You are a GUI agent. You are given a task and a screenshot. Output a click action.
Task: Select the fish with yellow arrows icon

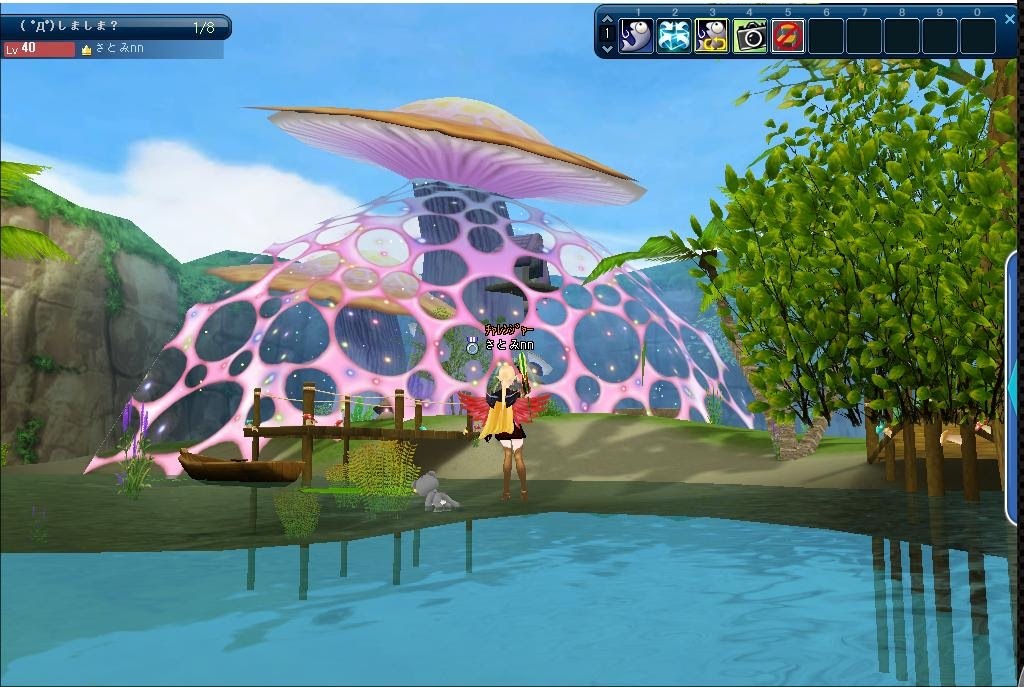tap(712, 36)
